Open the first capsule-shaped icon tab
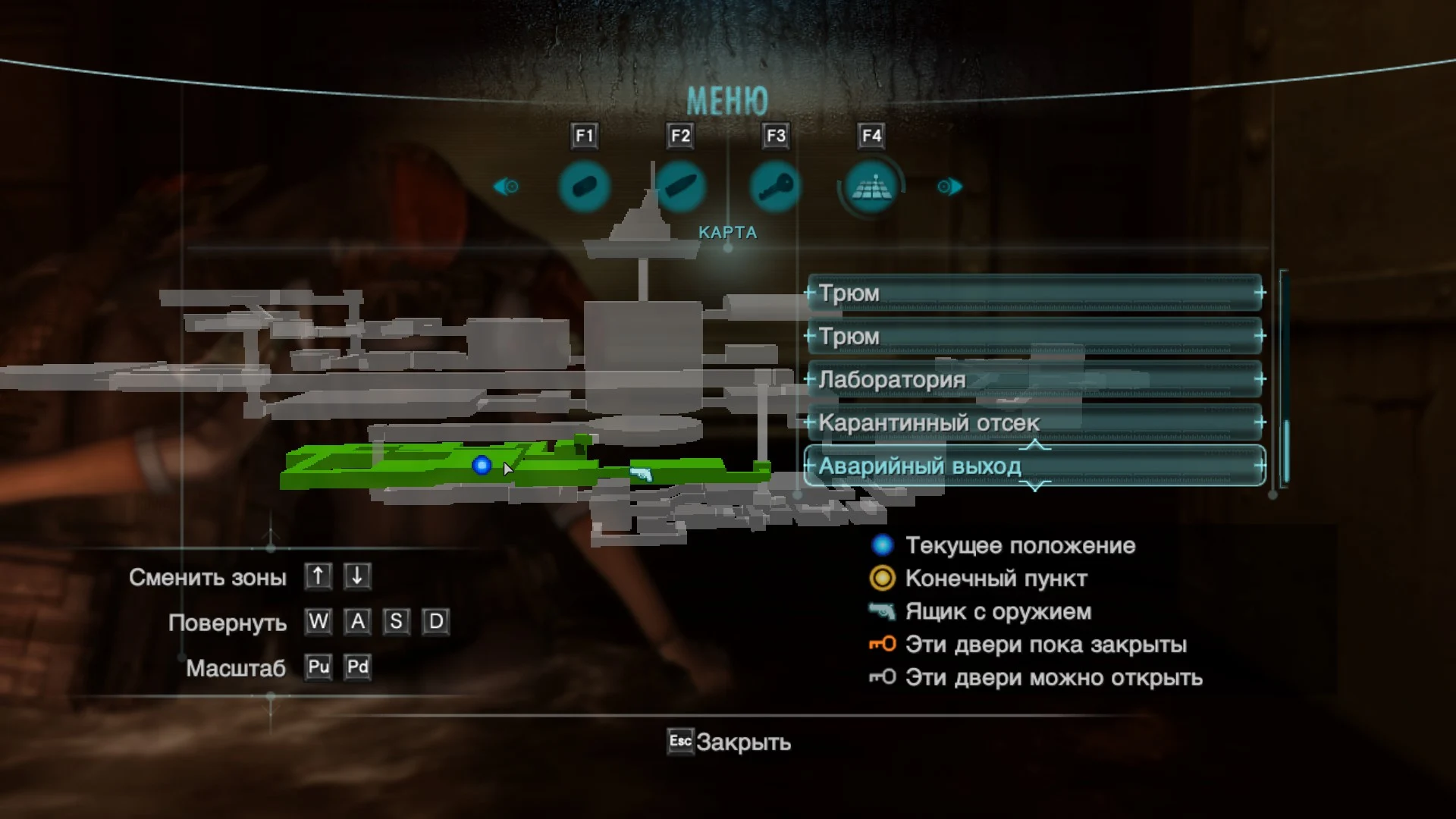1456x819 pixels. 584,187
